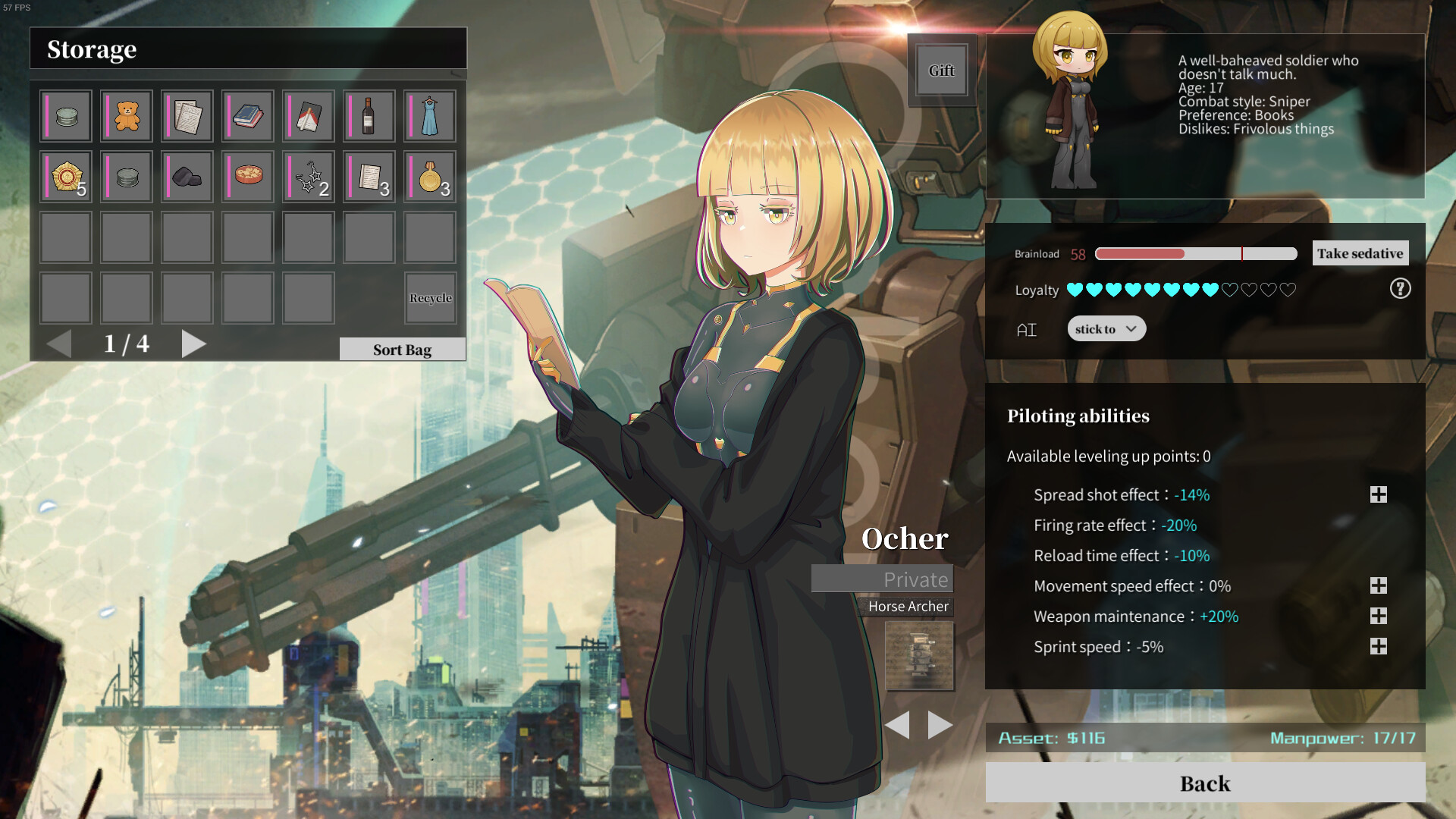Click the pie item in Storage
This screenshot has width=1456, height=819.
(x=247, y=177)
